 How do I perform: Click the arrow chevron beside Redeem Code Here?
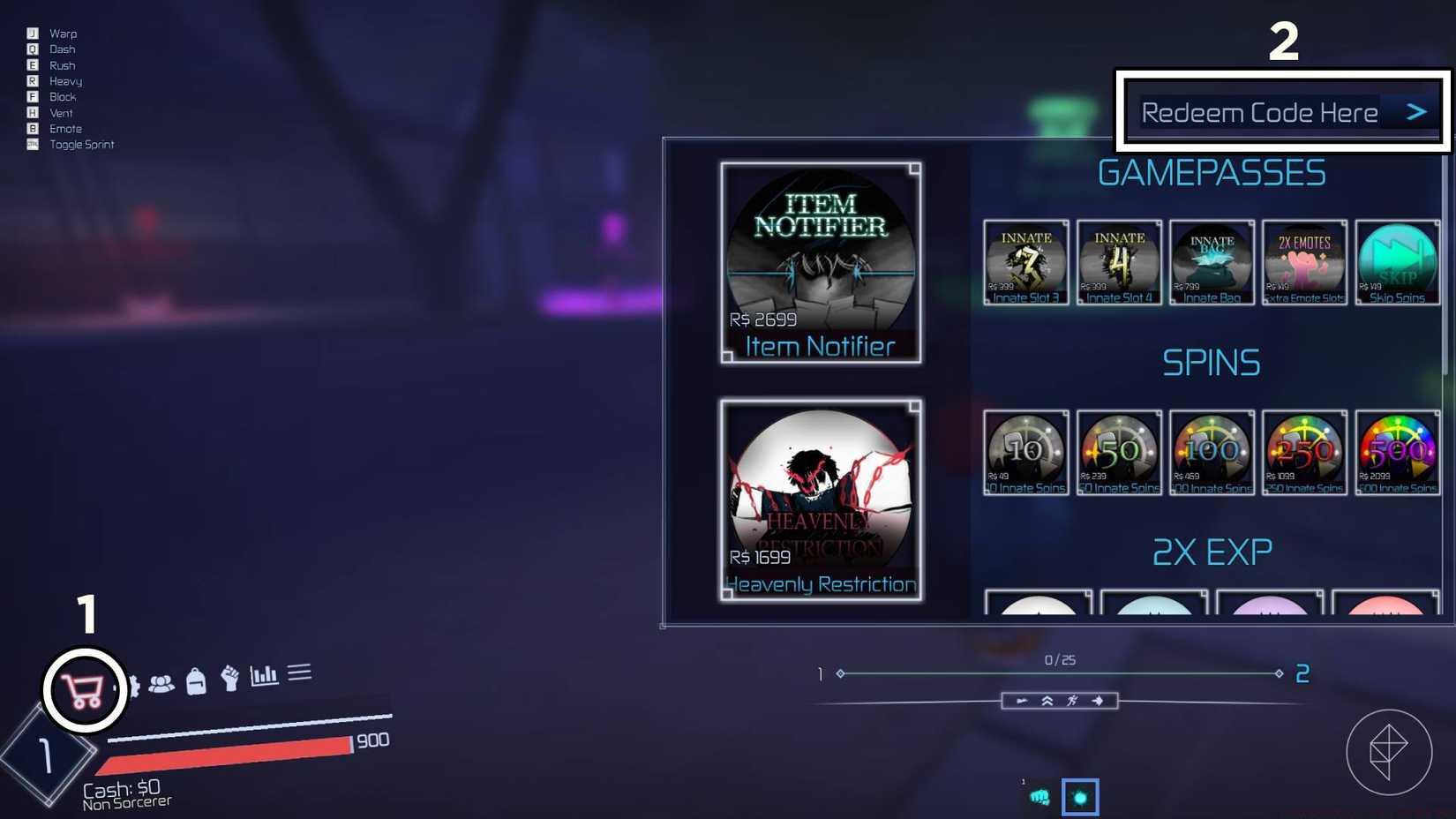click(x=1415, y=111)
